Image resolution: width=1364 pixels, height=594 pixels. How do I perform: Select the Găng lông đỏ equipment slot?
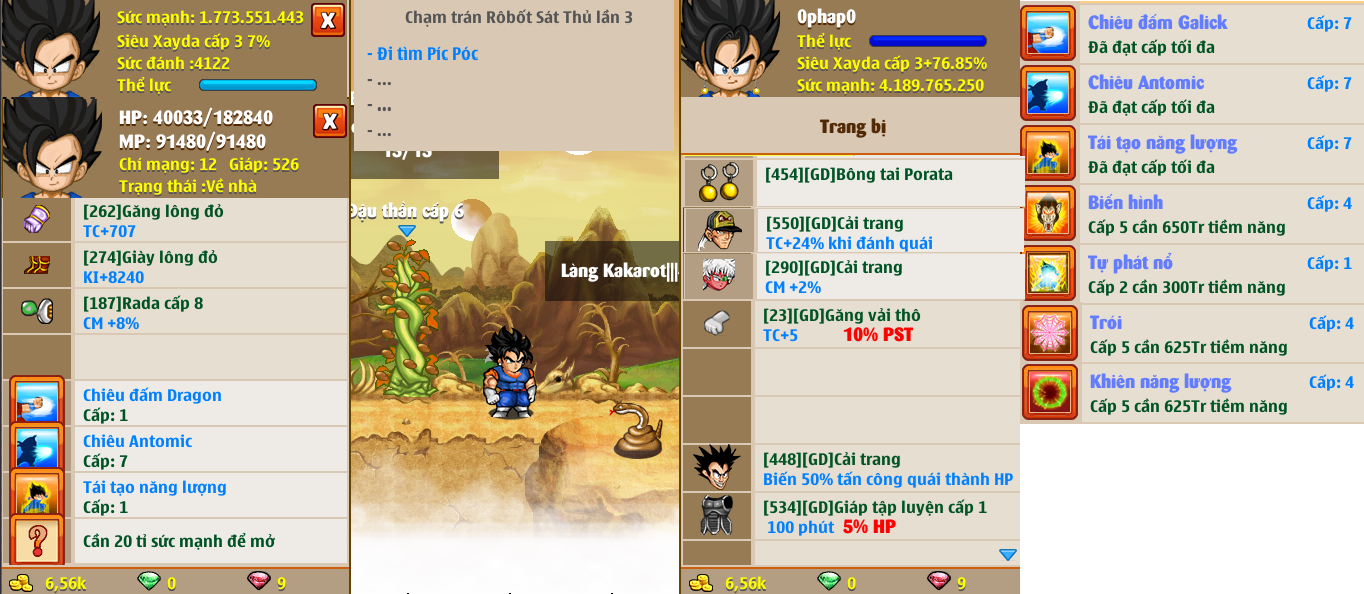coord(210,221)
